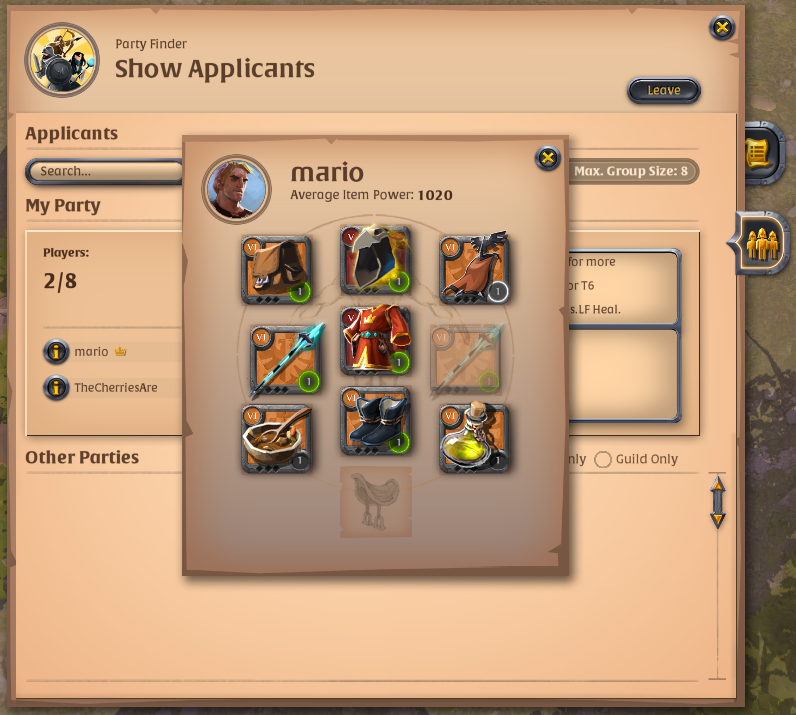Select the cape equipment slot

(x=474, y=269)
